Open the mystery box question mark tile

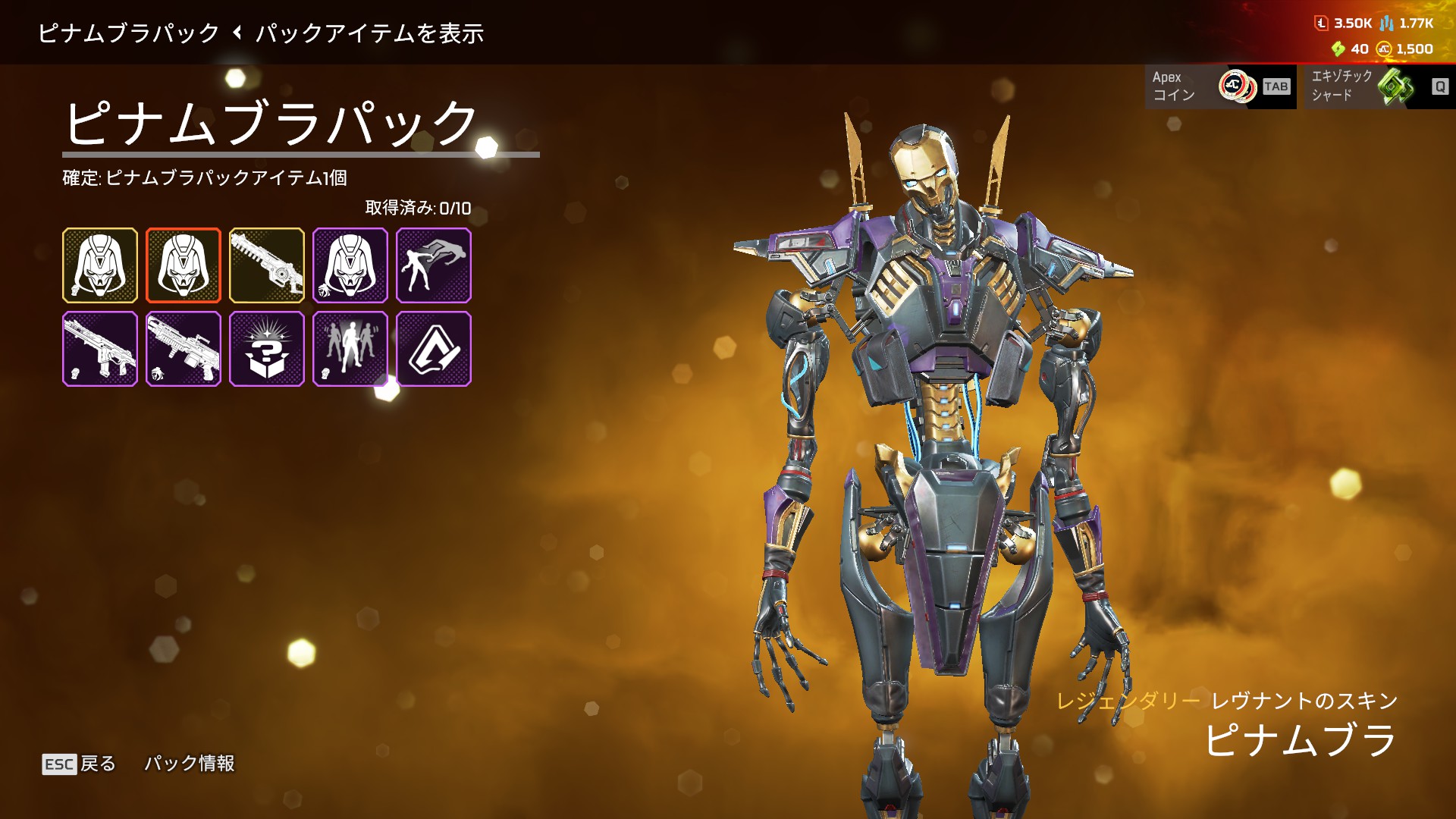[x=267, y=349]
